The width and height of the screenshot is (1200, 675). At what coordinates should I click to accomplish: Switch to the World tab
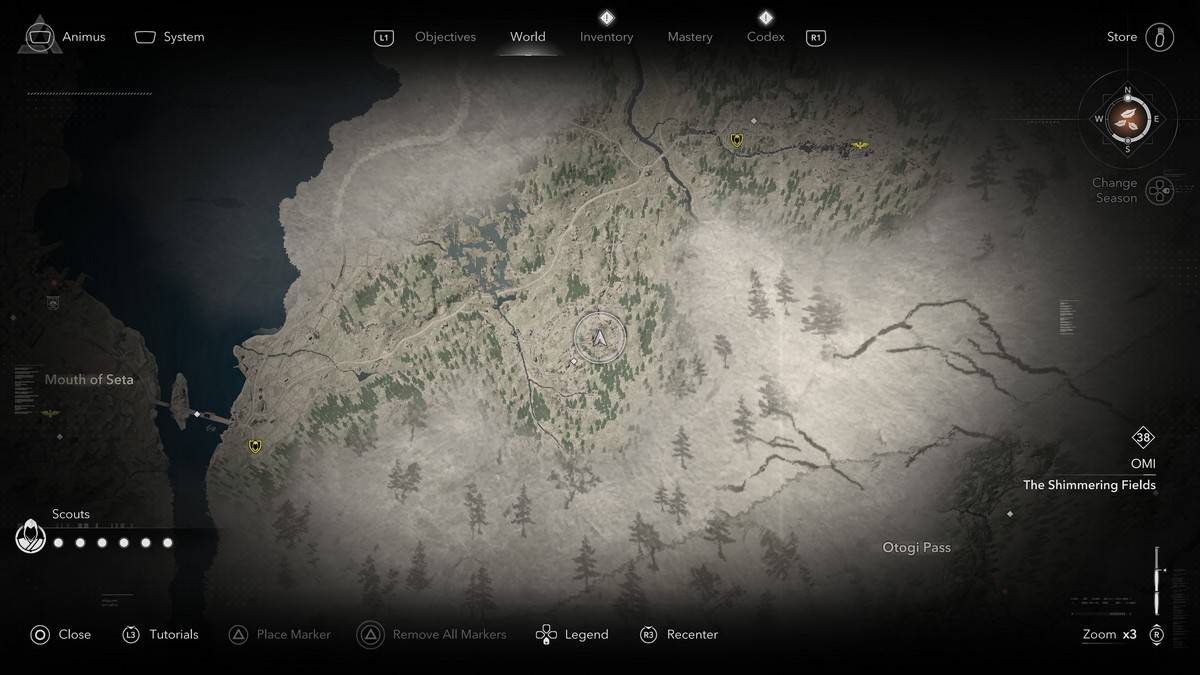[527, 37]
